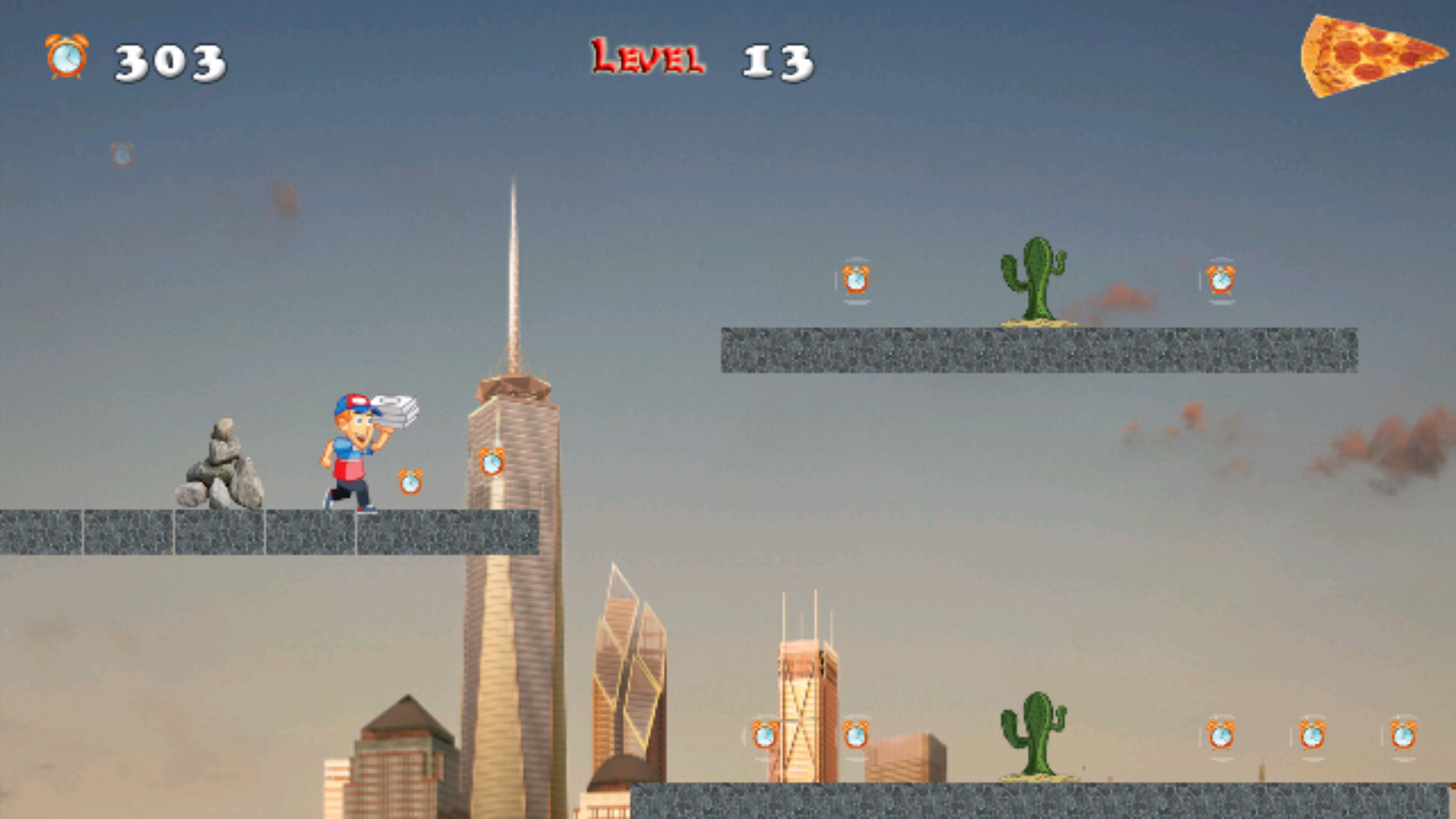The width and height of the screenshot is (1456, 819).
Task: Grab the alarm clock right of the upper cactus
Action: click(1219, 280)
